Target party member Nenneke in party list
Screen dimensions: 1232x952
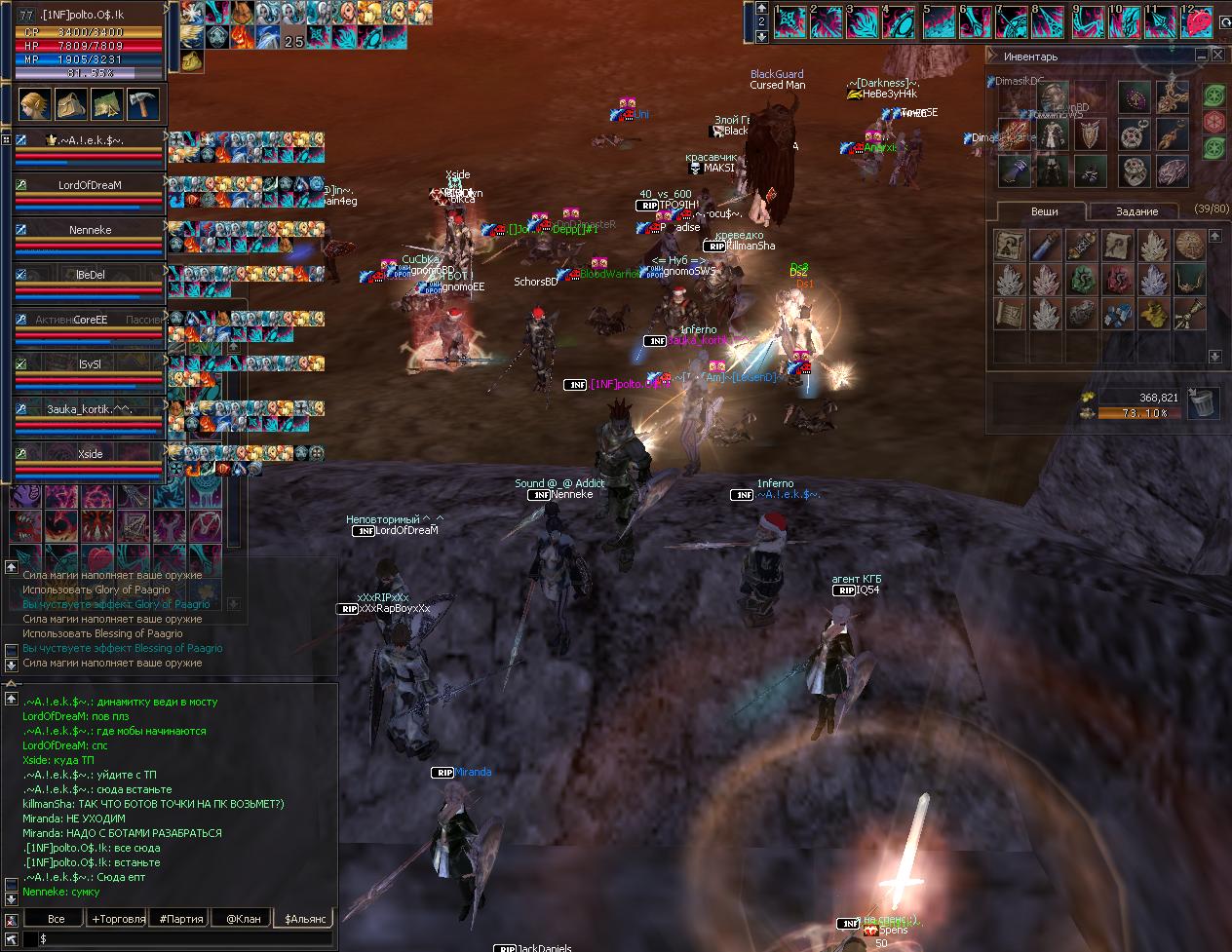click(90, 230)
